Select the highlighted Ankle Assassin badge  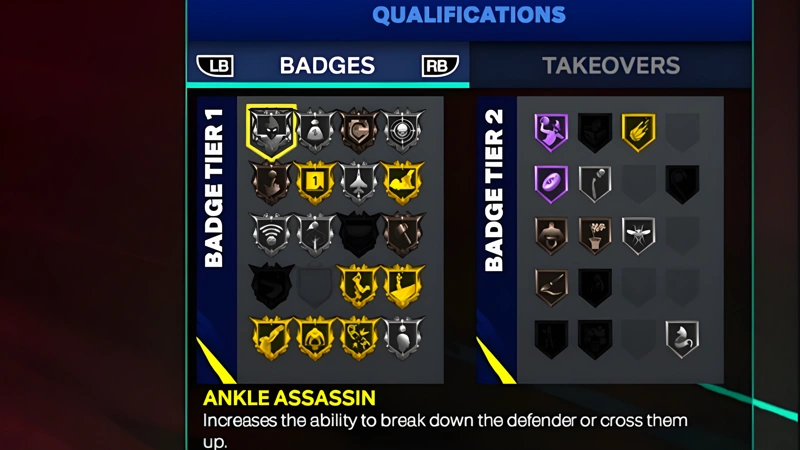click(271, 133)
